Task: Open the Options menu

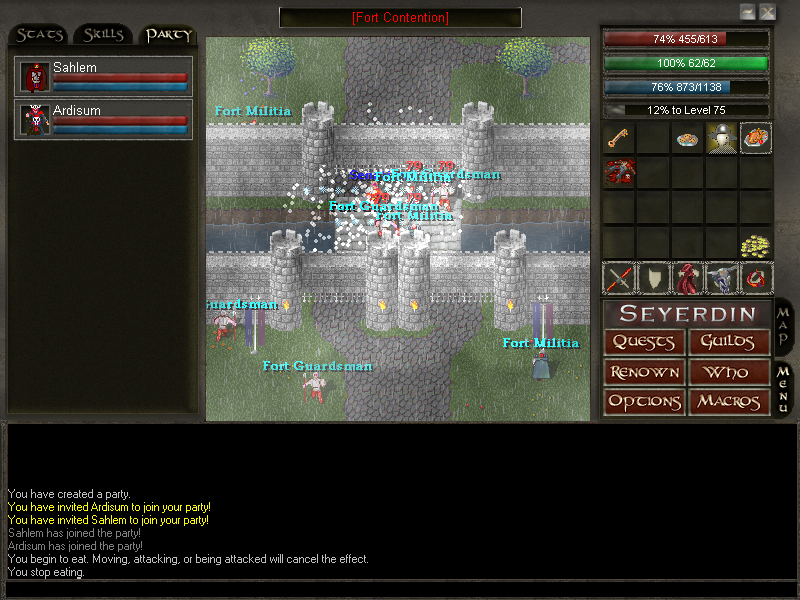Action: (645, 402)
